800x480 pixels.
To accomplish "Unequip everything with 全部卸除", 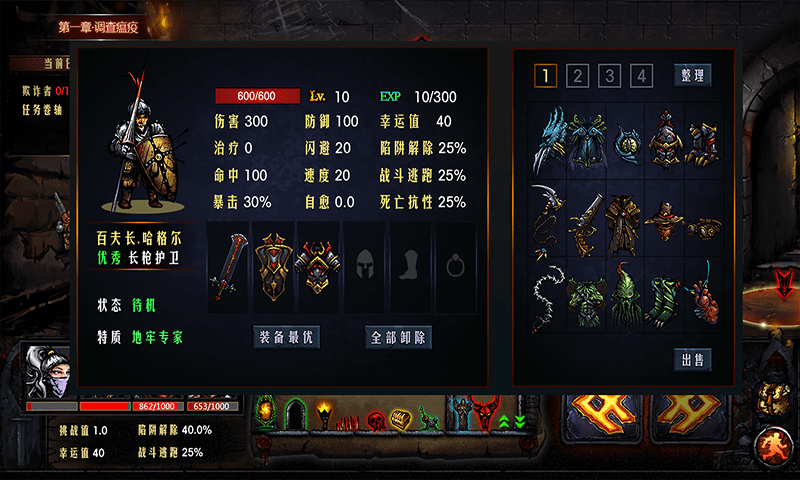I will (399, 337).
